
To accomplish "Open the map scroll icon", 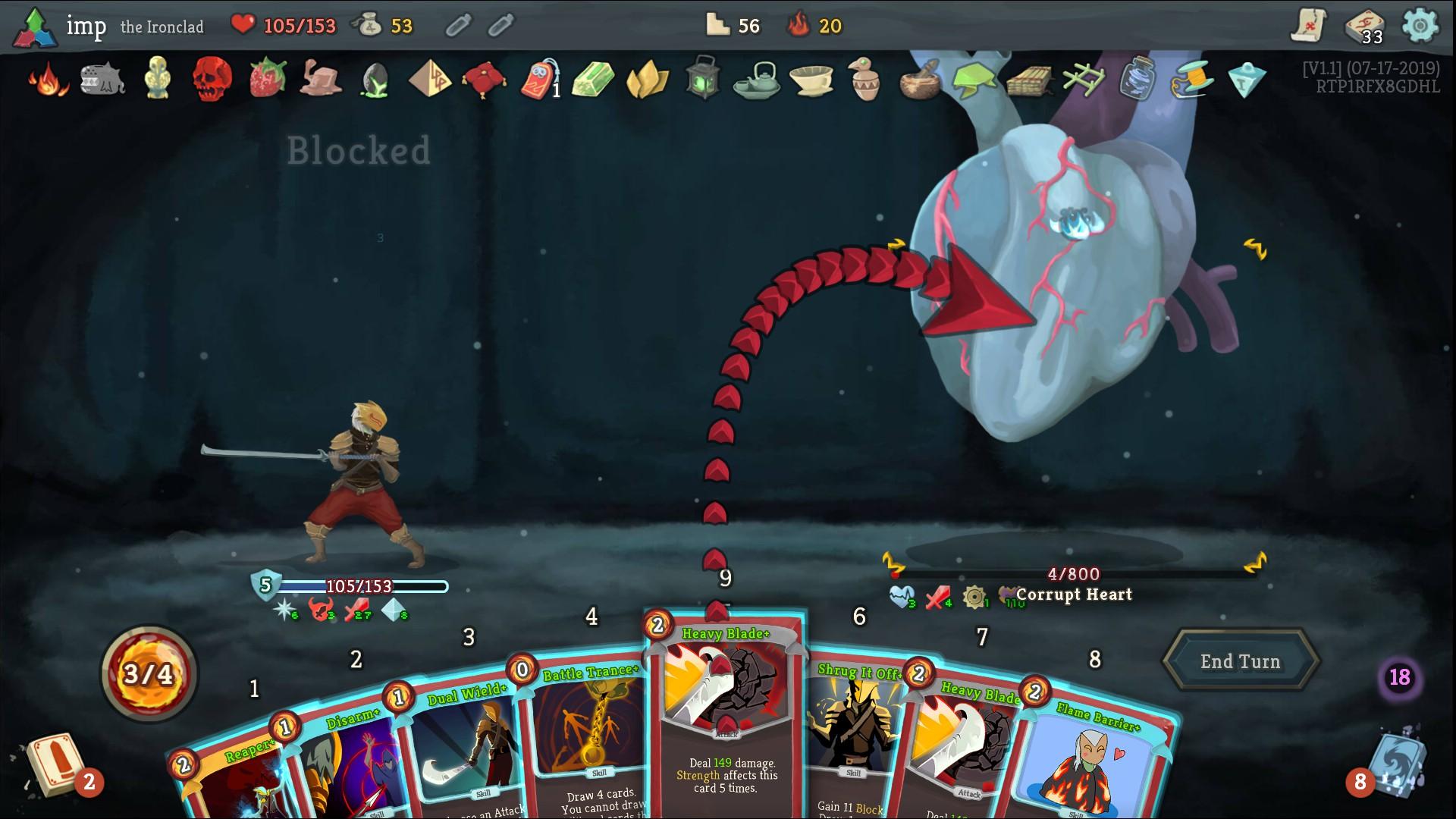I will pos(1309,26).
